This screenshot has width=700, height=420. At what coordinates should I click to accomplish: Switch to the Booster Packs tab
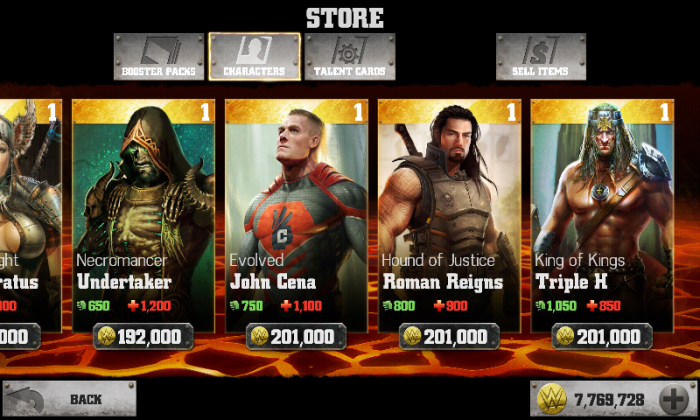[x=159, y=57]
